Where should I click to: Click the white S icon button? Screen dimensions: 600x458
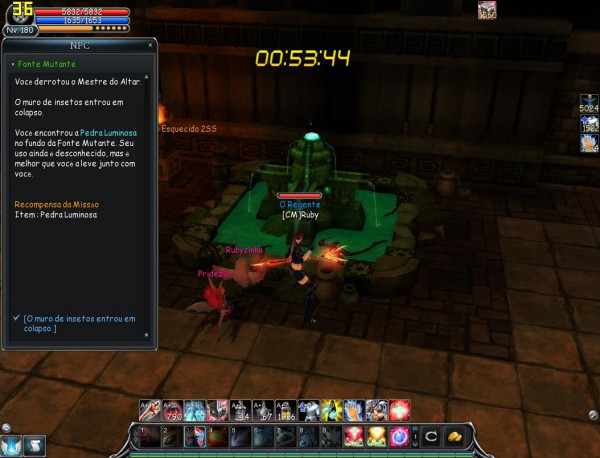click(34, 445)
